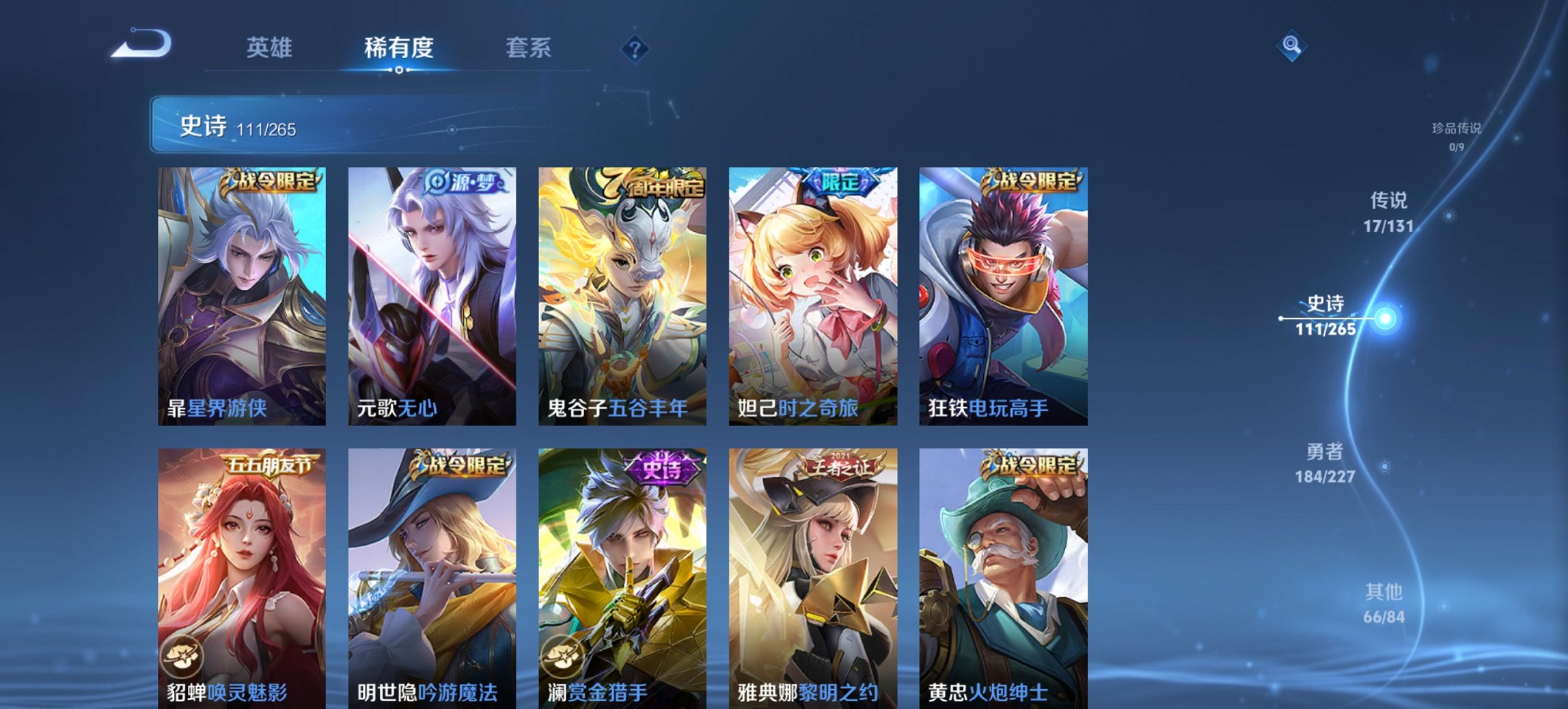Switch to the 英雄 tab
This screenshot has height=709, width=1568.
pyautogui.click(x=270, y=48)
